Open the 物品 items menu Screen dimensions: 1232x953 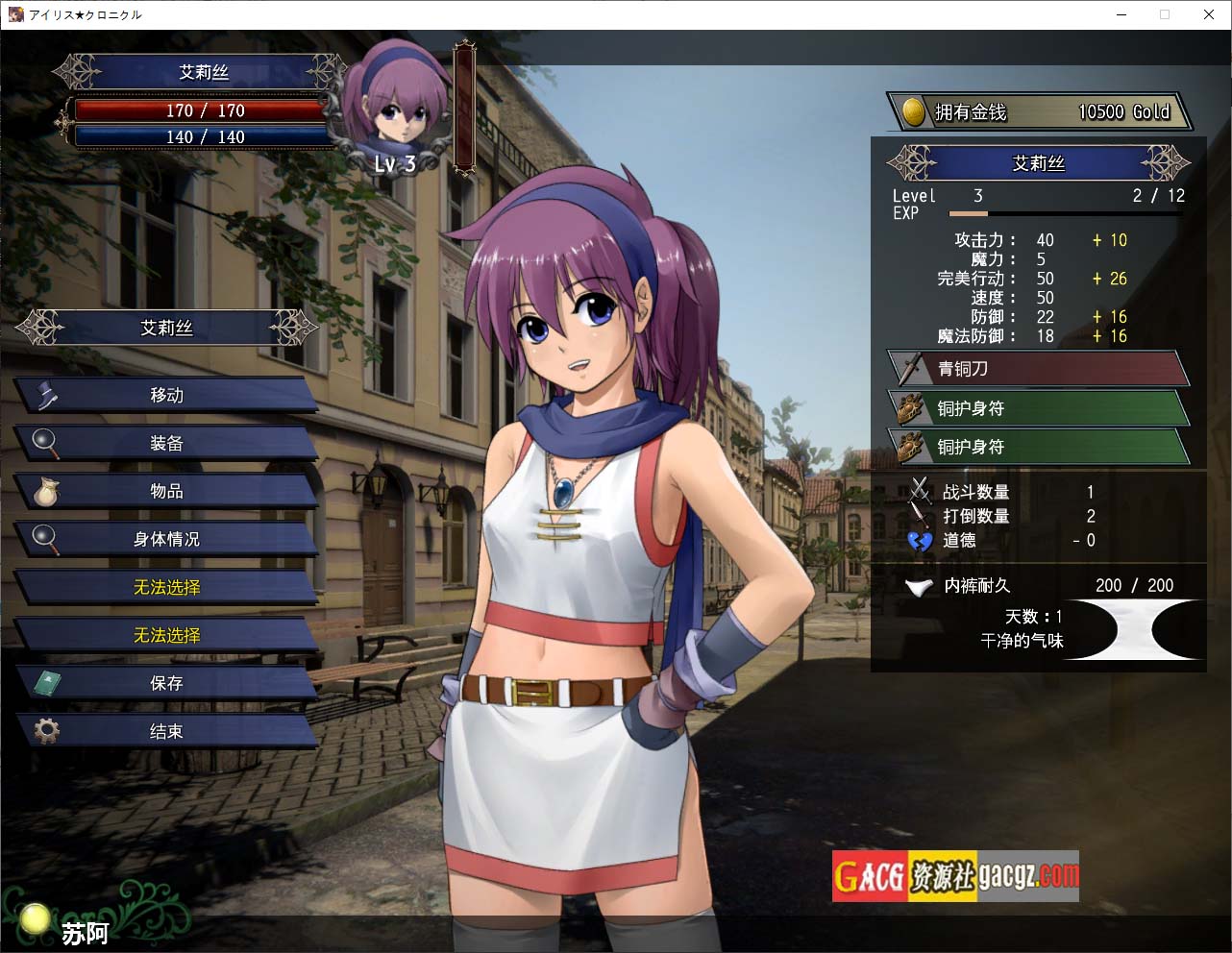(166, 492)
